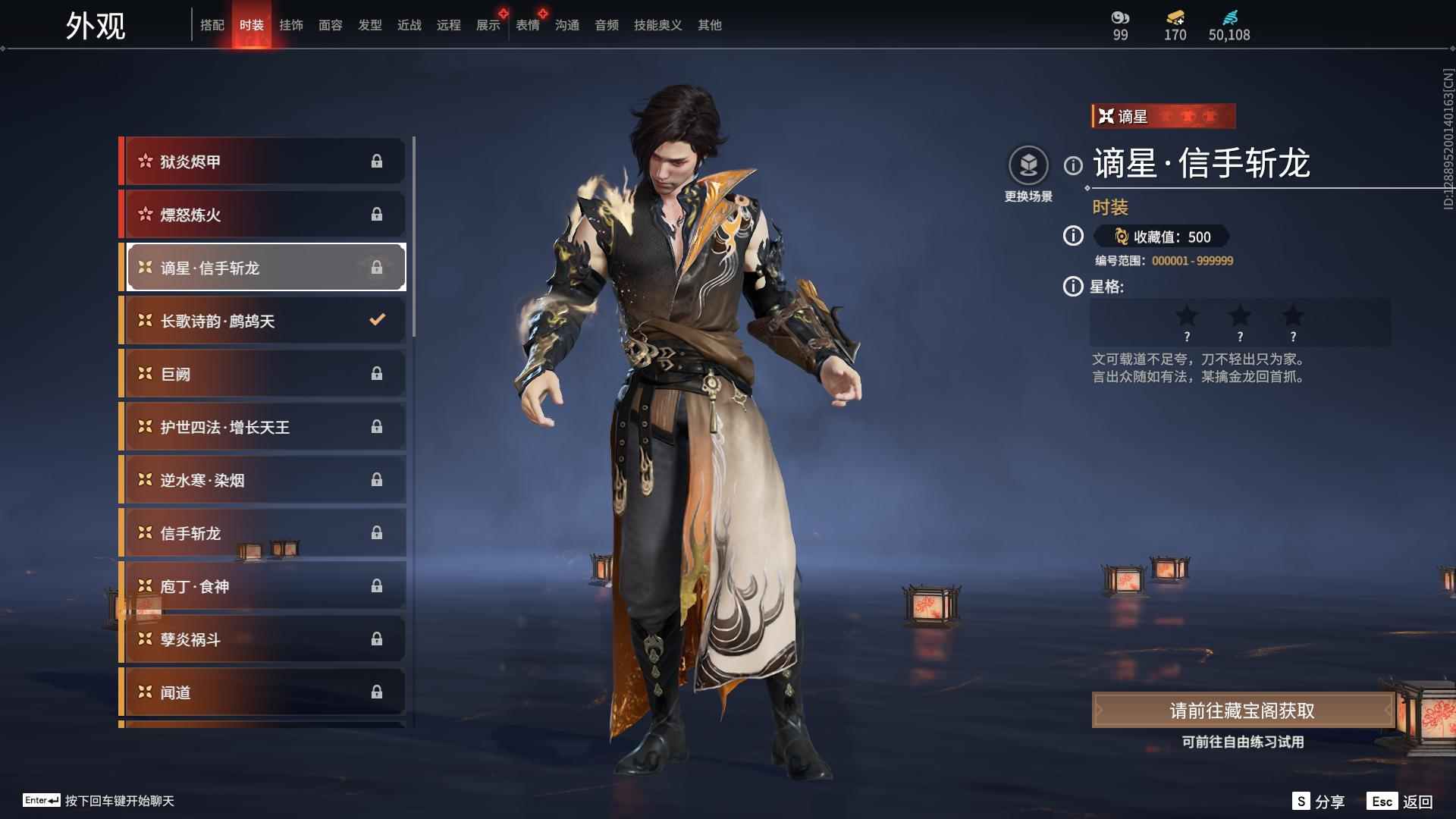
Task: Show the 技能奥义 tab
Action: click(x=657, y=25)
